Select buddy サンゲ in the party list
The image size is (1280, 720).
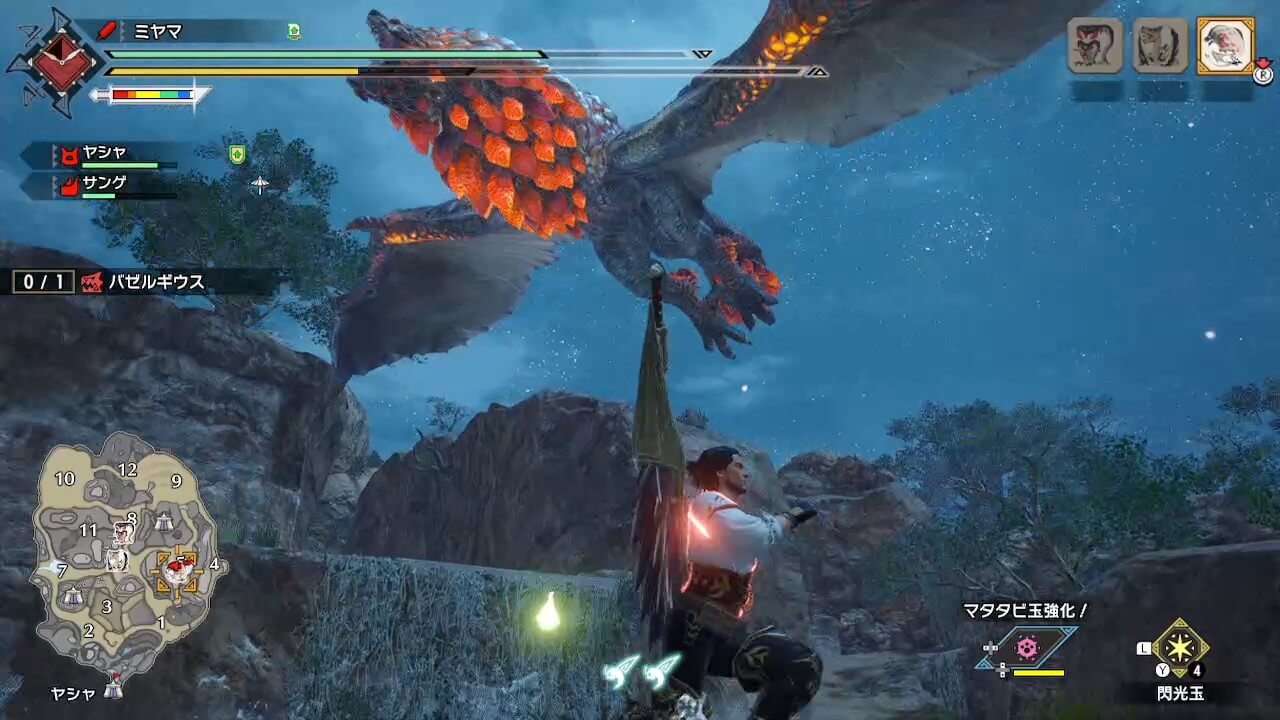coord(105,185)
